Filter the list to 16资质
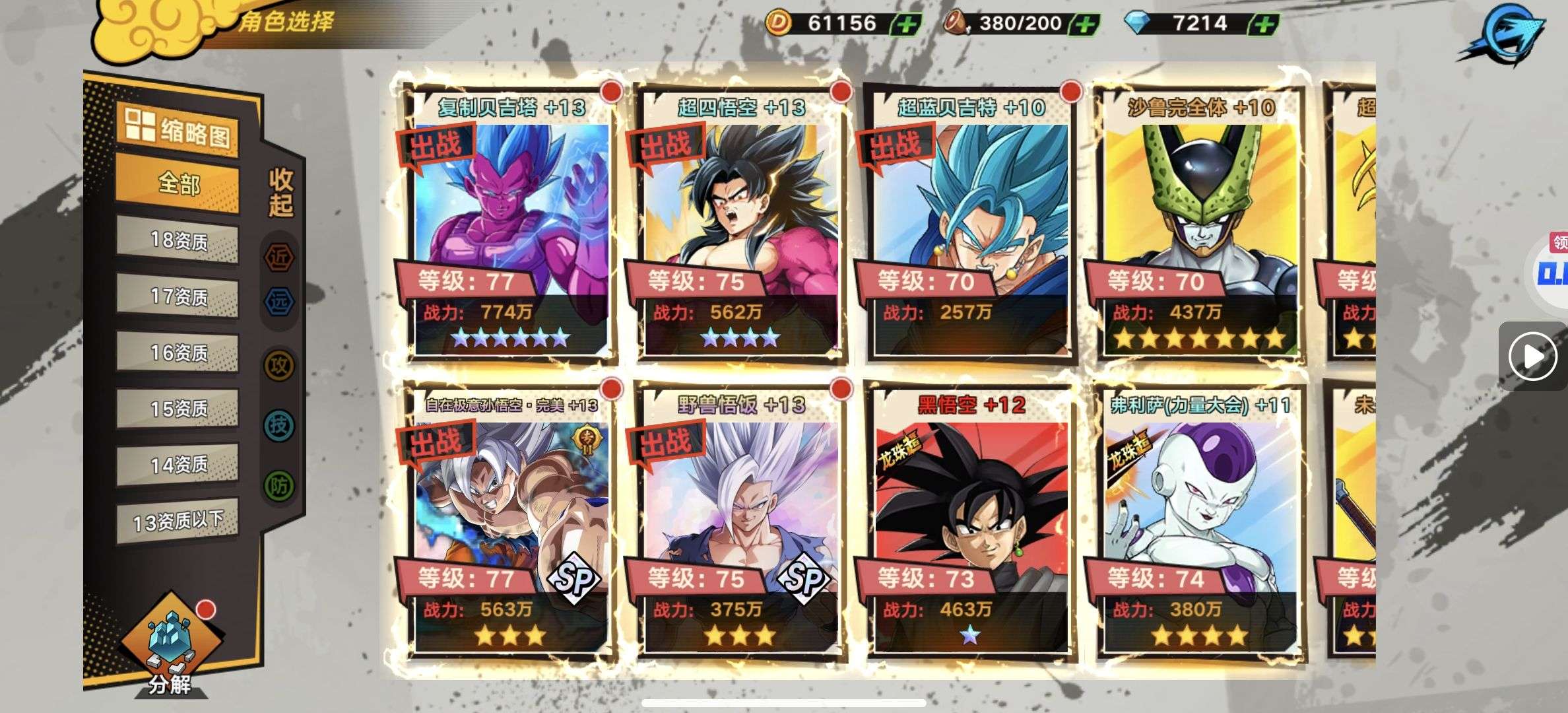This screenshot has width=1568, height=713. pos(178,353)
